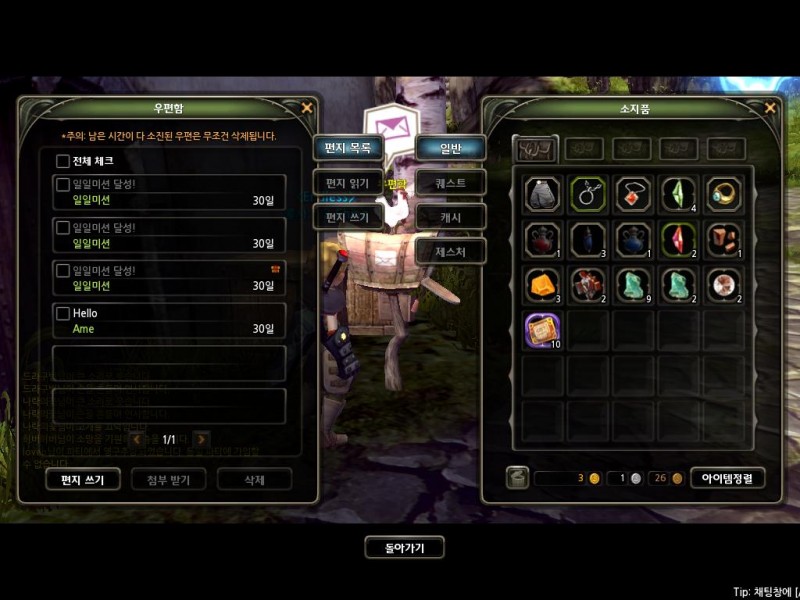Delete mail with the 삭제 button

[x=255, y=479]
